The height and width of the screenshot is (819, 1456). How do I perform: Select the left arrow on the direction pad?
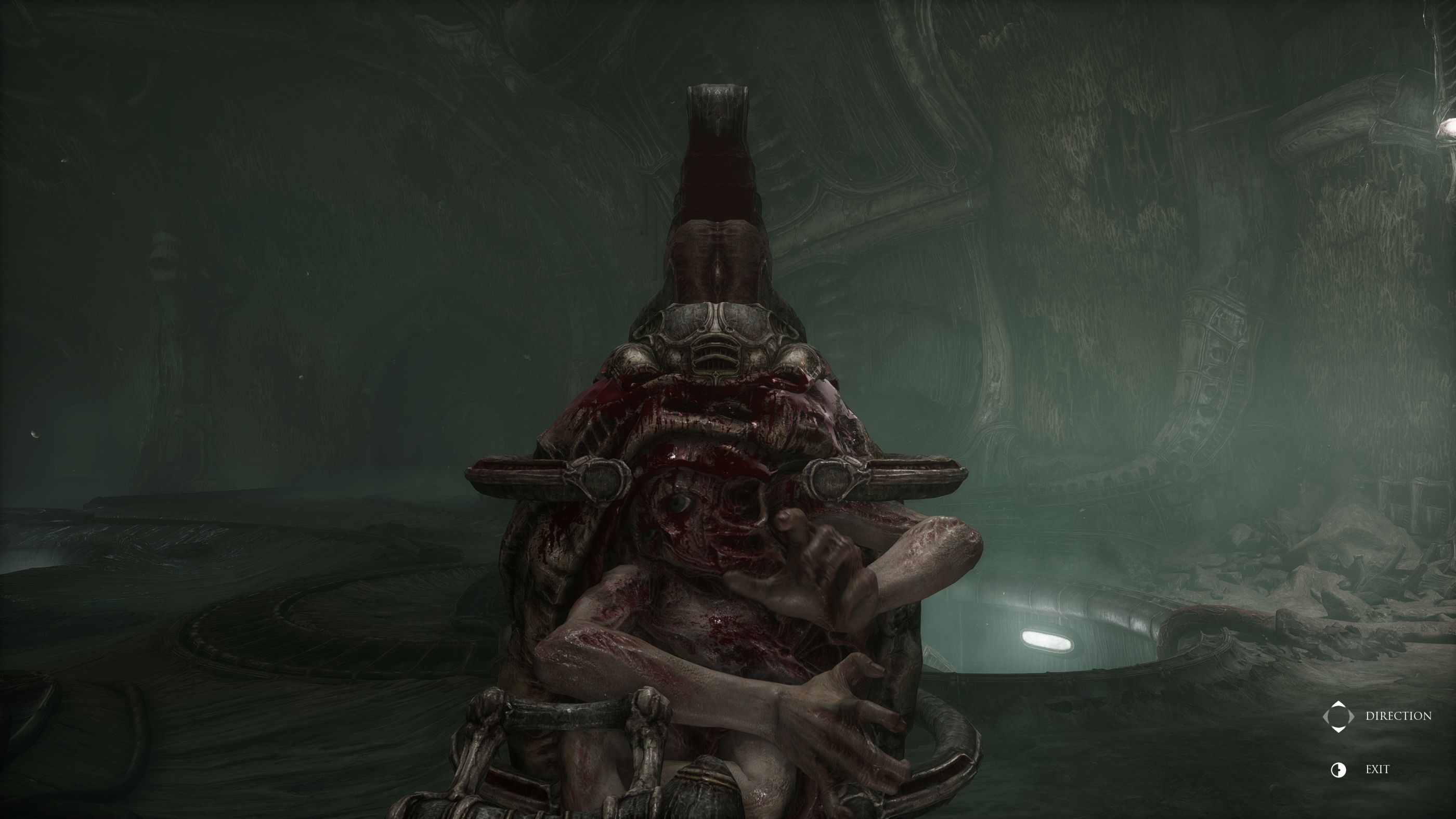point(1326,717)
